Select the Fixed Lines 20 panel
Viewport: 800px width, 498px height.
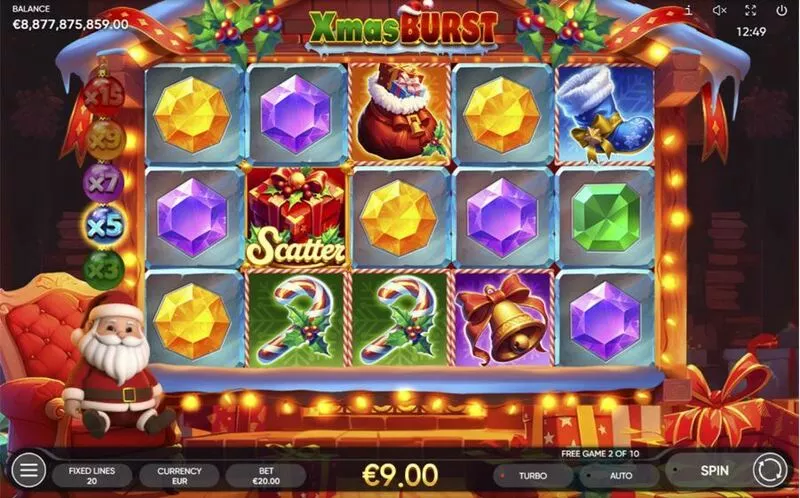pyautogui.click(x=92, y=475)
